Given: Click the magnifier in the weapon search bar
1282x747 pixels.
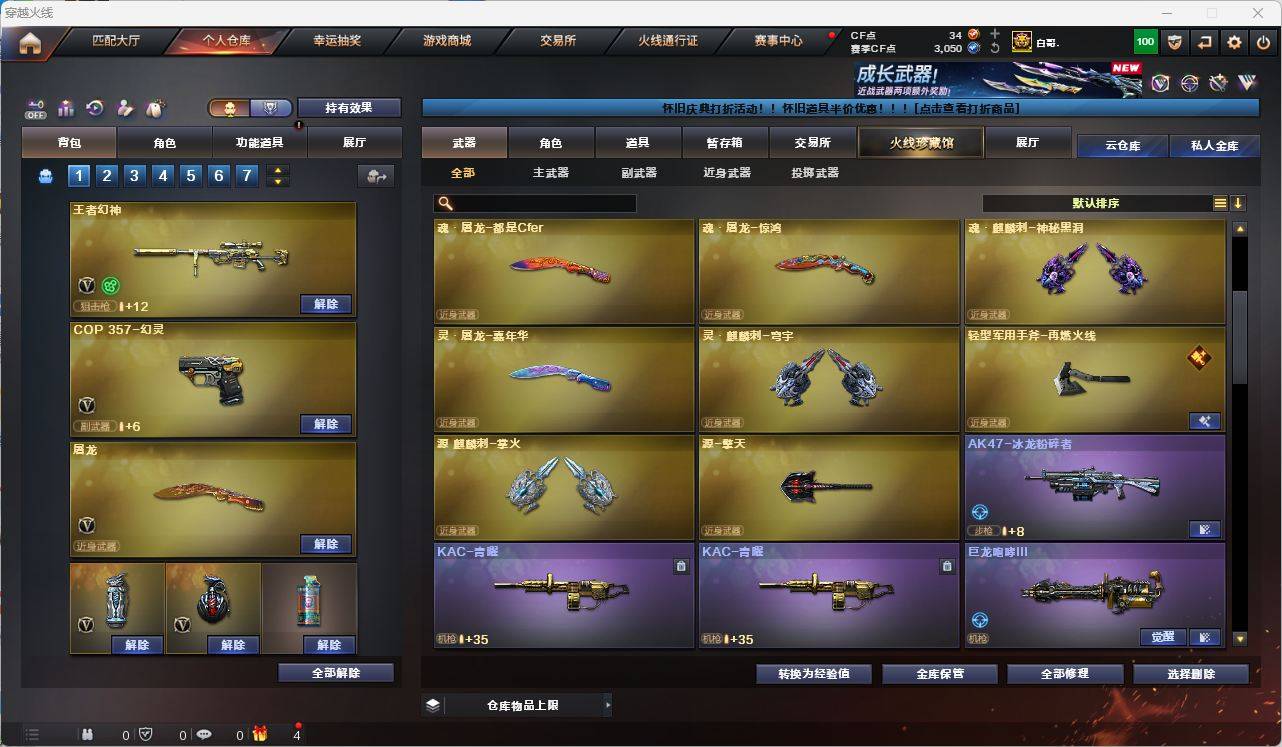Looking at the screenshot, I should [x=446, y=203].
